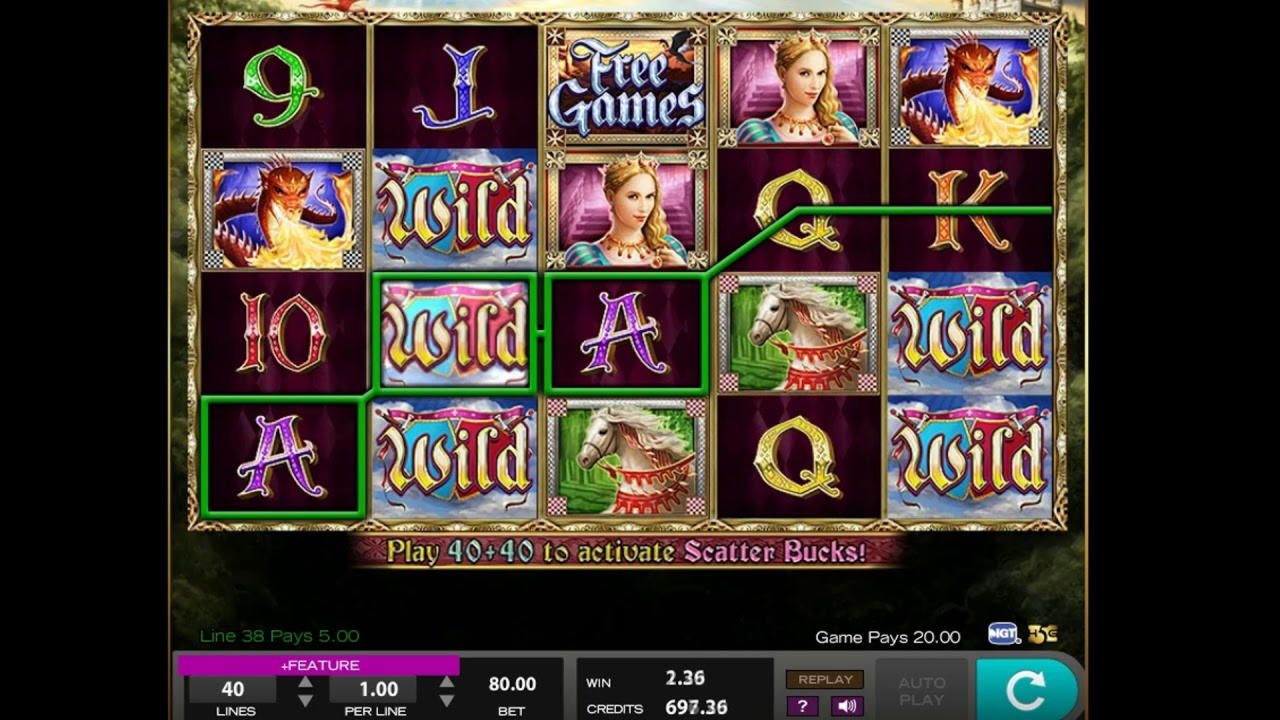Viewport: 1280px width, 720px height.
Task: Increase the number of lines
Action: [x=305, y=682]
